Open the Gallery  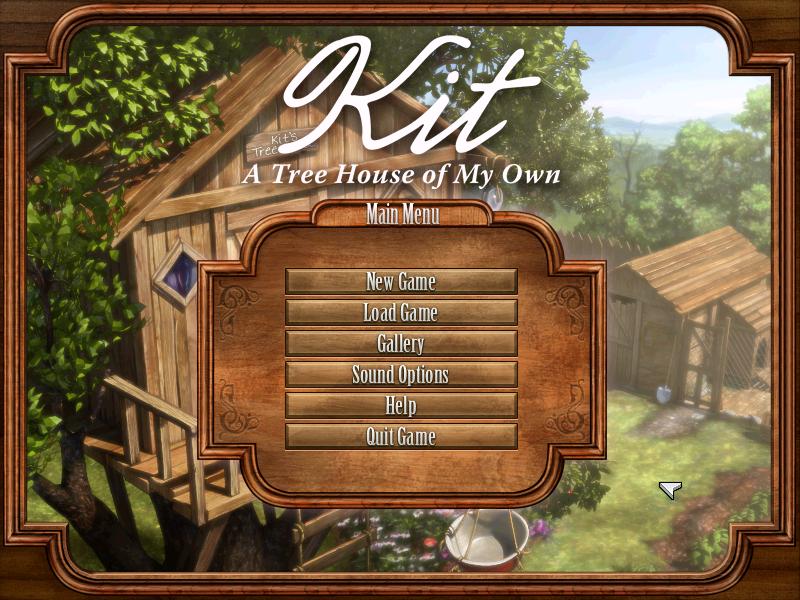(401, 344)
